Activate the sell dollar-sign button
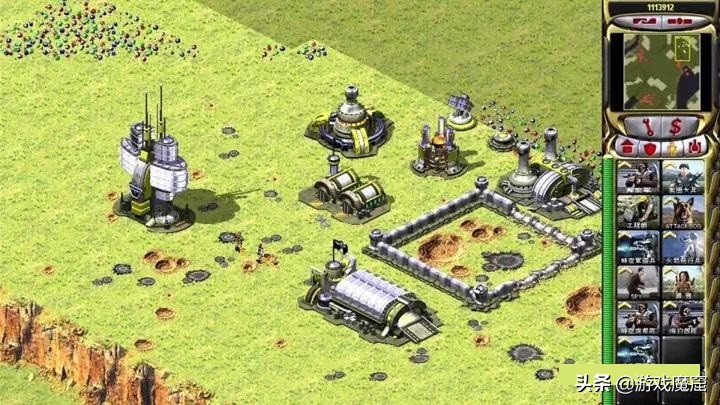Image resolution: width=720 pixels, height=405 pixels. 678,125
